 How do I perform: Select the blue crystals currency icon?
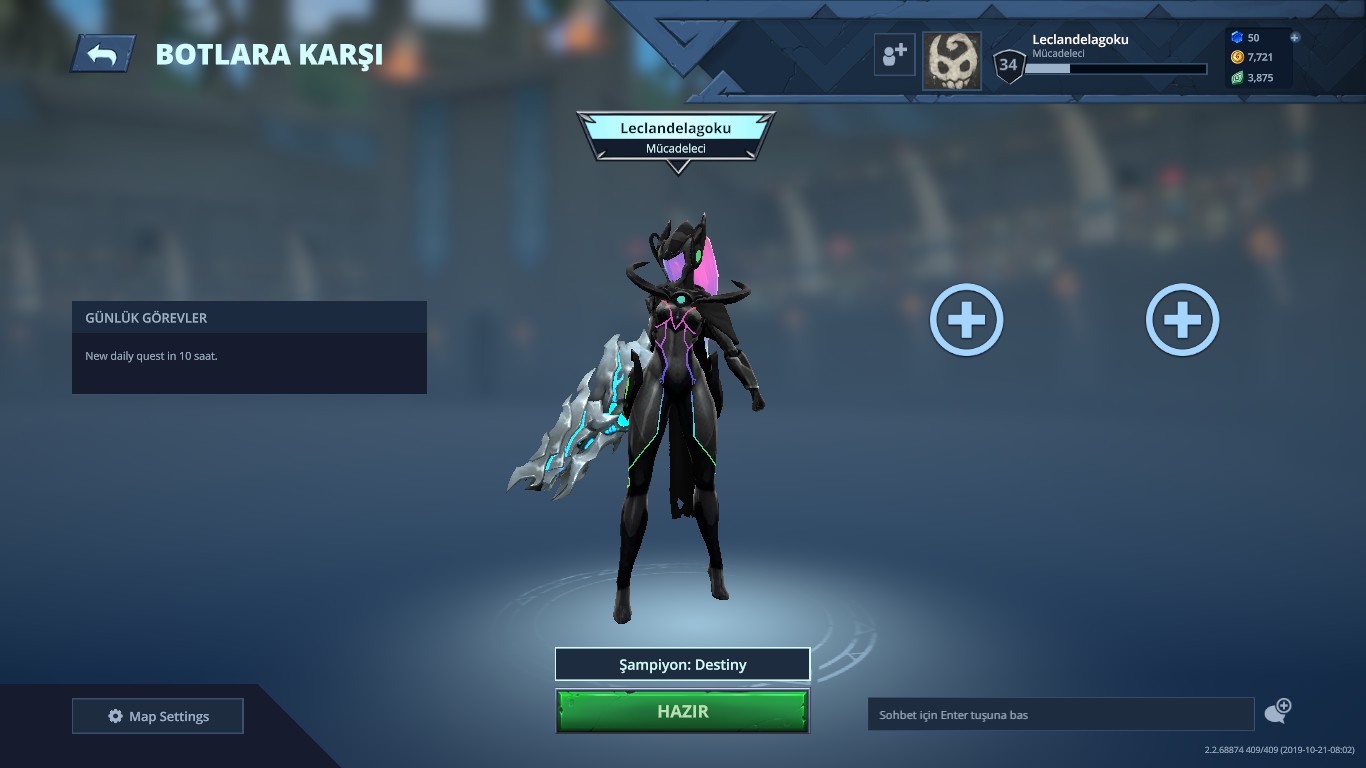coord(1238,37)
